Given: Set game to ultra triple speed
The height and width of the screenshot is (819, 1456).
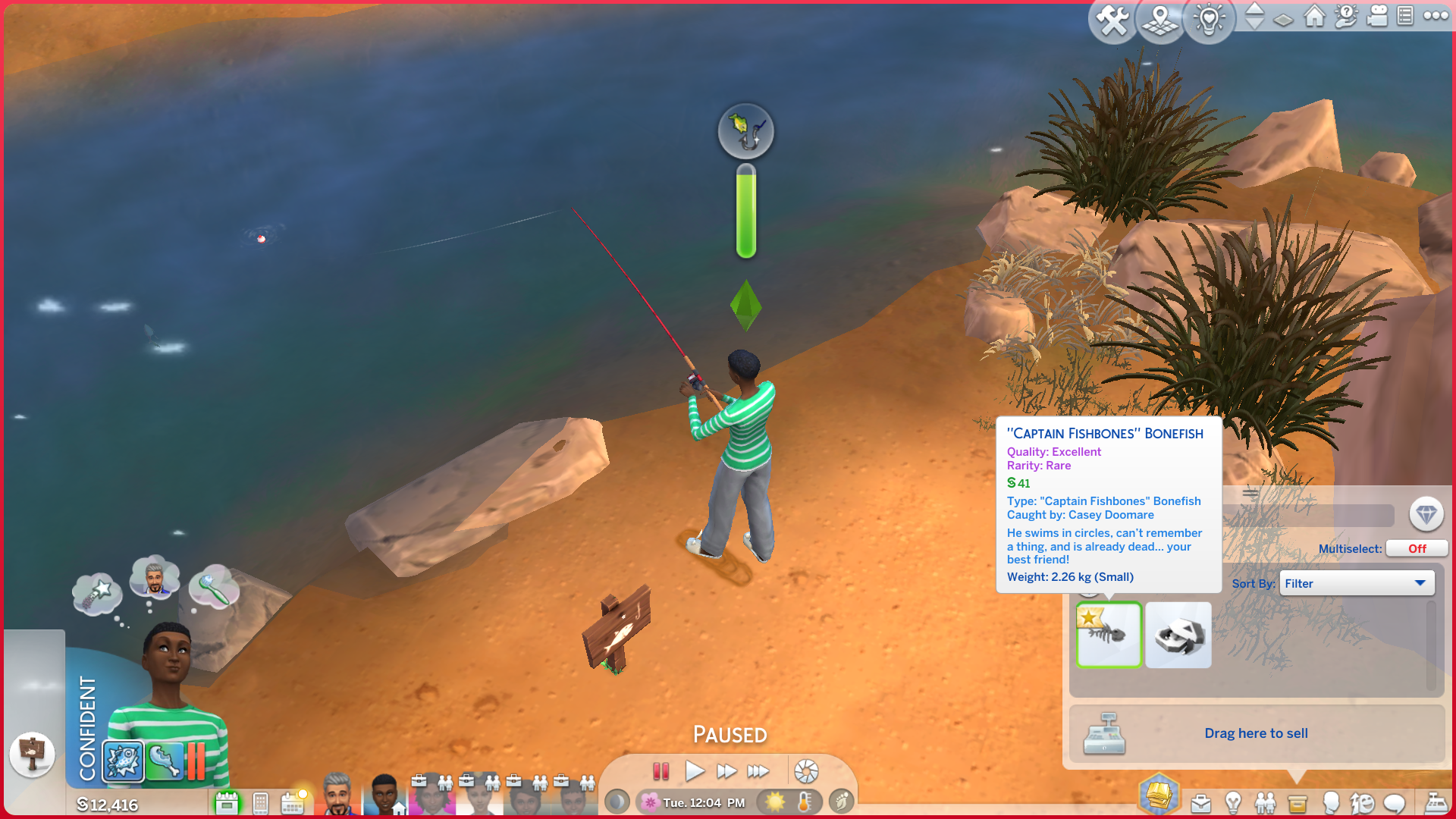Looking at the screenshot, I should point(758,772).
